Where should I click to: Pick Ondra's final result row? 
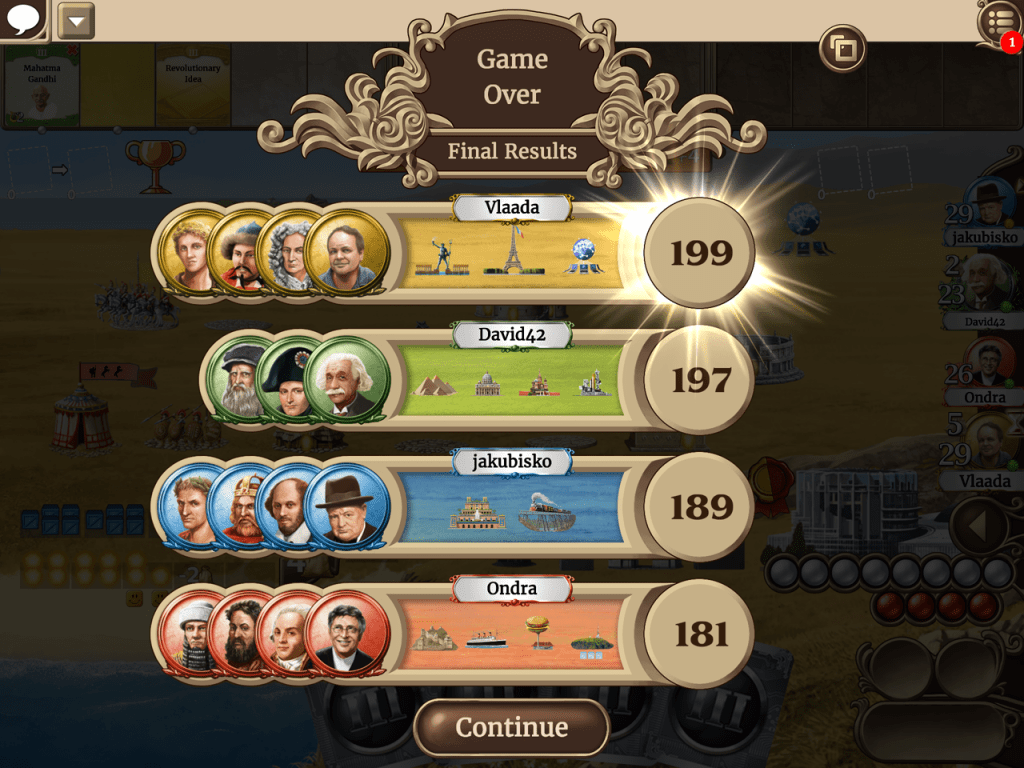click(510, 634)
